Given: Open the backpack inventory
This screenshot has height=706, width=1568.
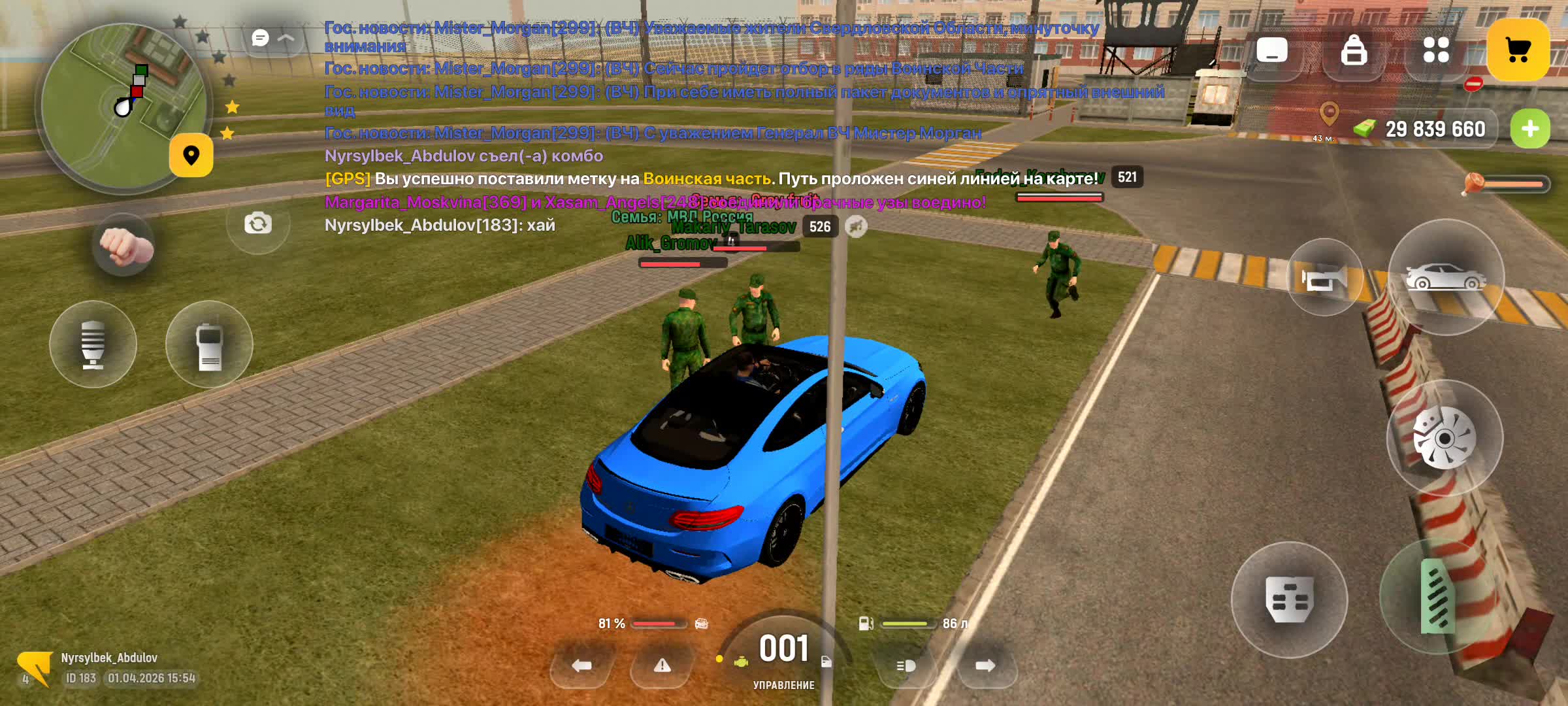Looking at the screenshot, I should (x=1354, y=50).
